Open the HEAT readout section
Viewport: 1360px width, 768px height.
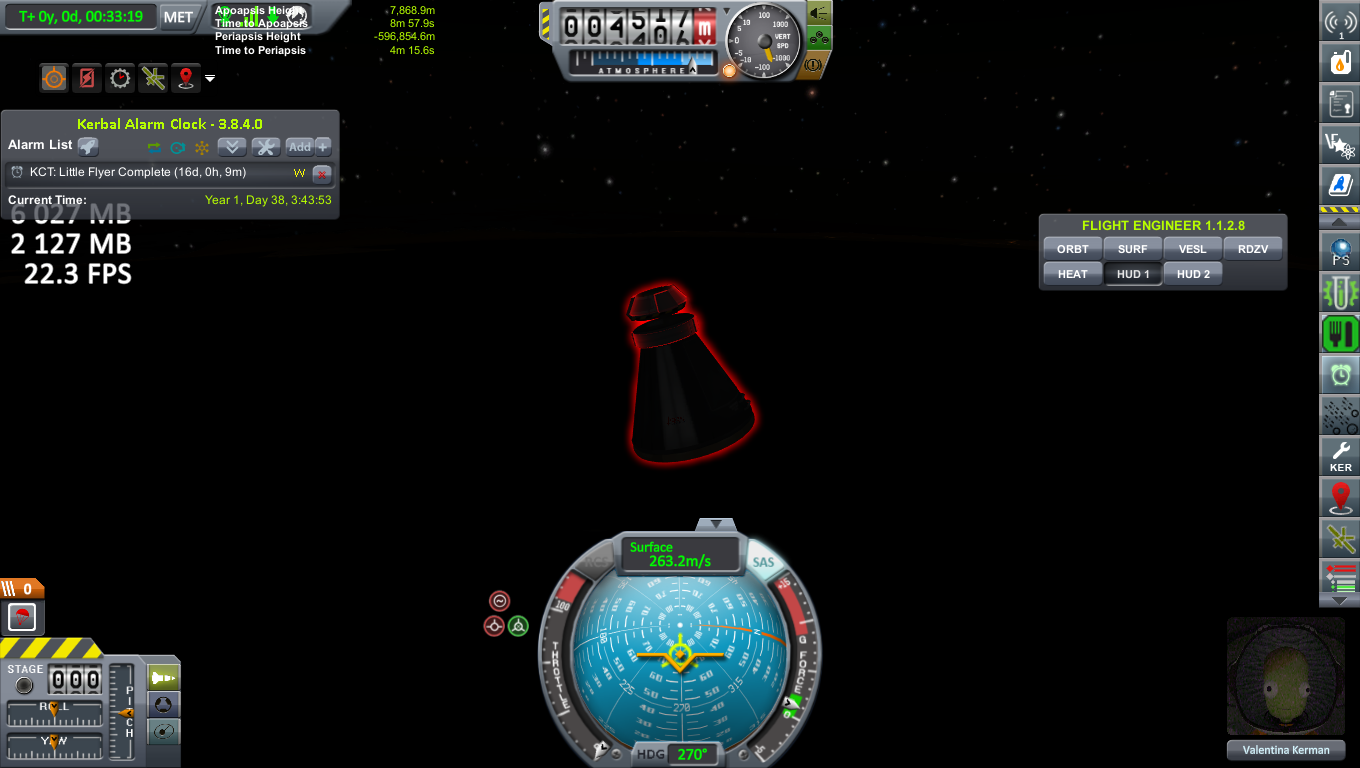tap(1073, 274)
